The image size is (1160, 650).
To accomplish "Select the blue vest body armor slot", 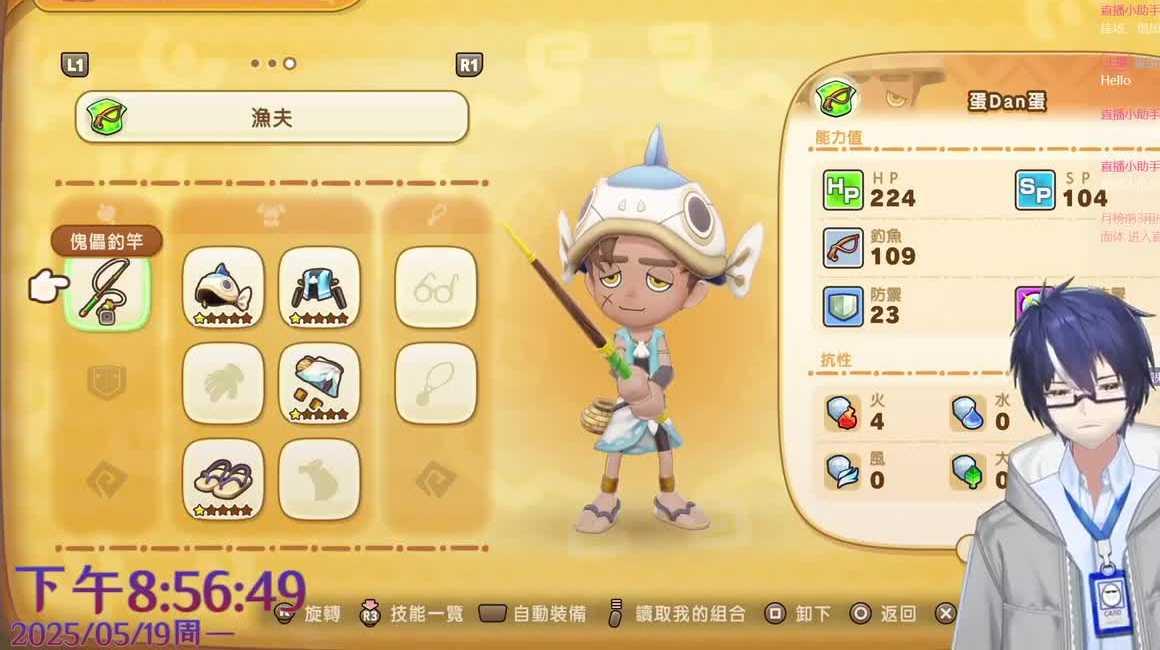I will click(319, 287).
